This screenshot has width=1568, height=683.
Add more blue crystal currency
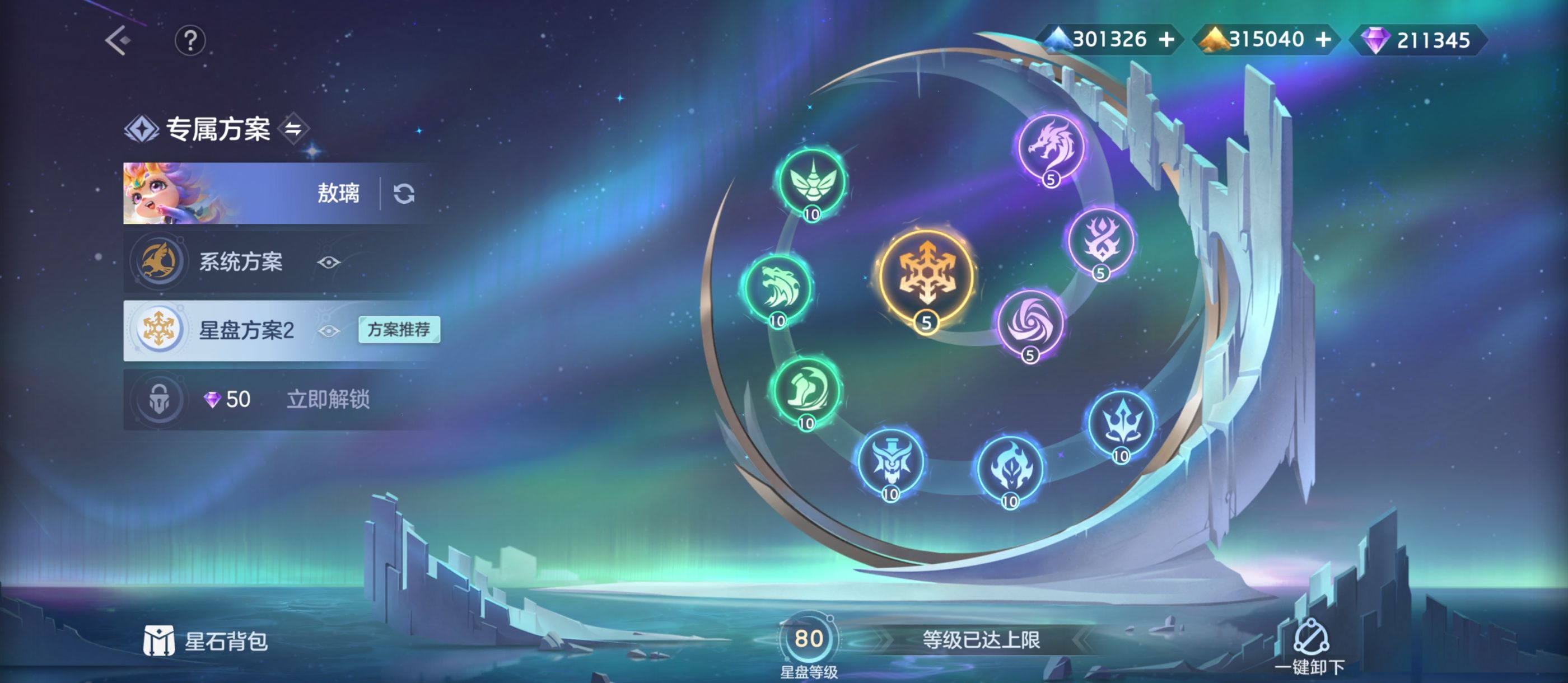click(1166, 40)
